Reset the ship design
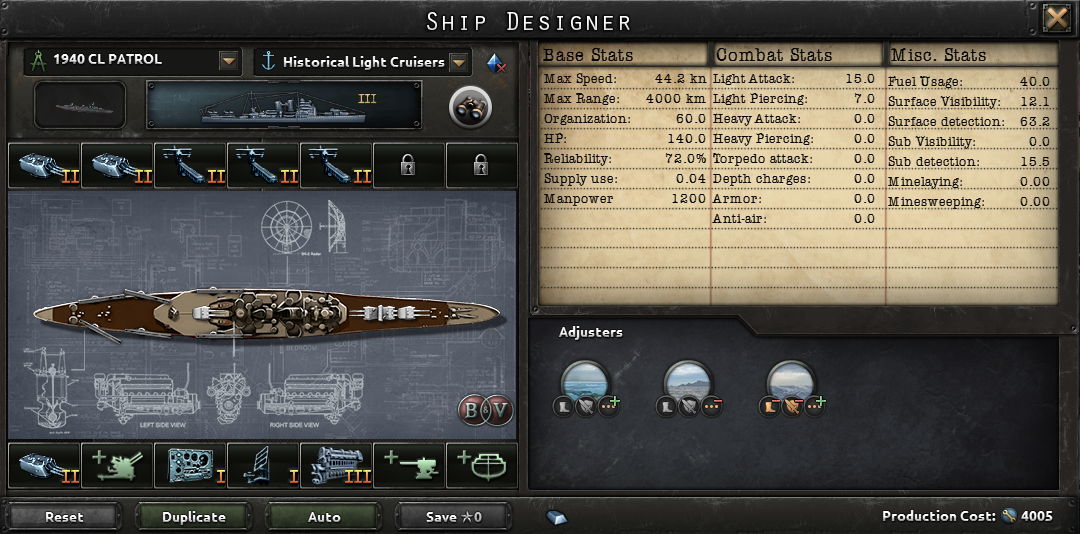 tap(64, 517)
